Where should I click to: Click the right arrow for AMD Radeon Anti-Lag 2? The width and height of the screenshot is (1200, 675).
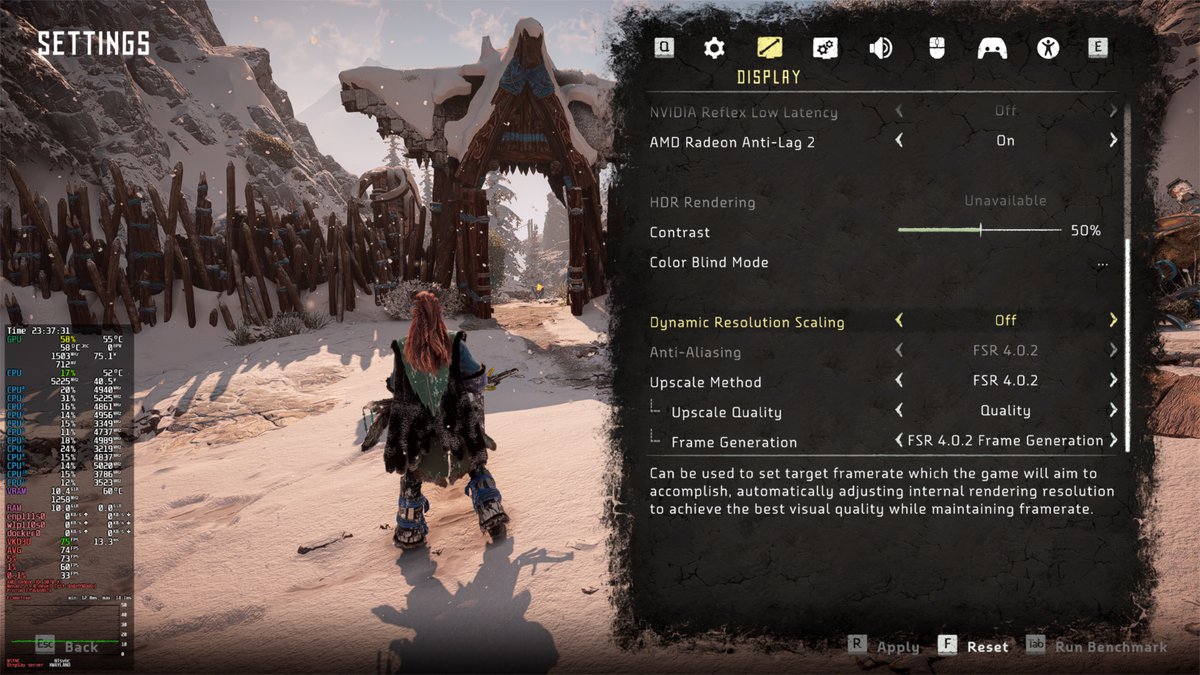coord(1113,141)
